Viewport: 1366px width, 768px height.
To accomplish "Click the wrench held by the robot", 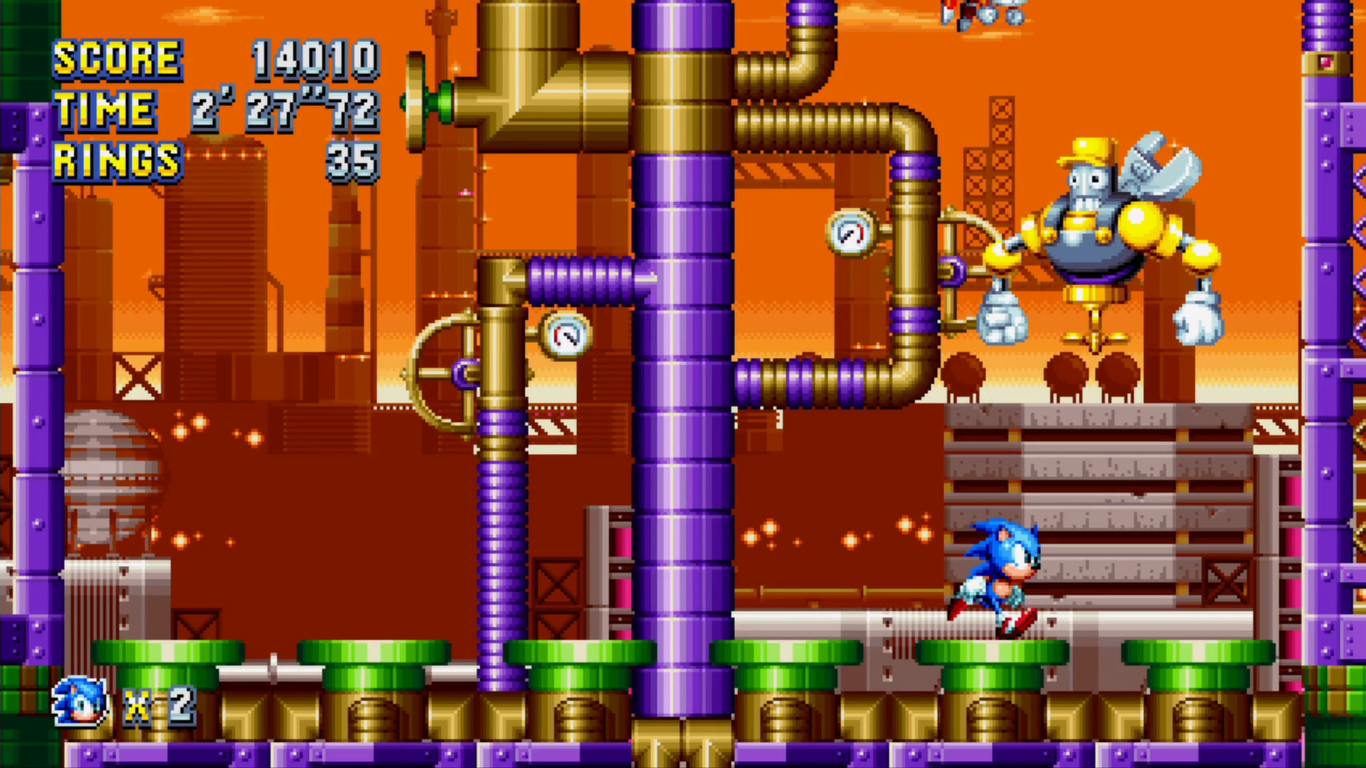I will pos(1160,165).
